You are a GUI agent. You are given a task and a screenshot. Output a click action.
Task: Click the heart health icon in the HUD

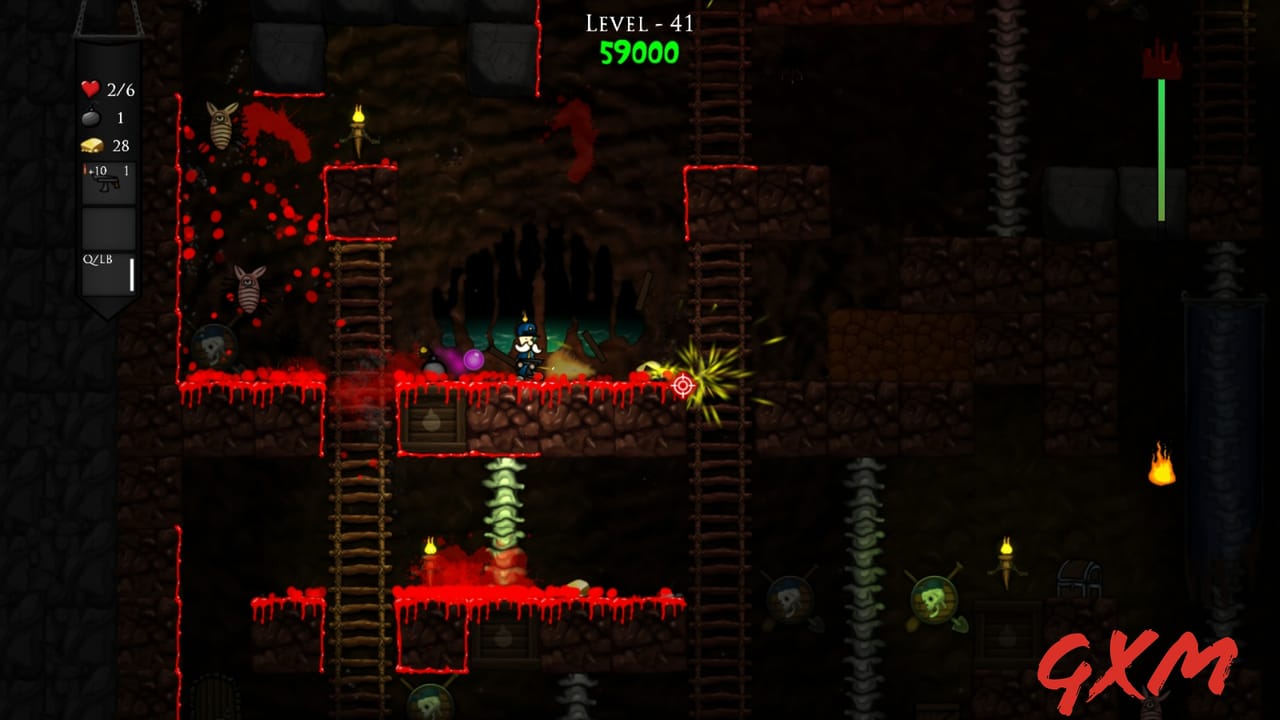(90, 88)
